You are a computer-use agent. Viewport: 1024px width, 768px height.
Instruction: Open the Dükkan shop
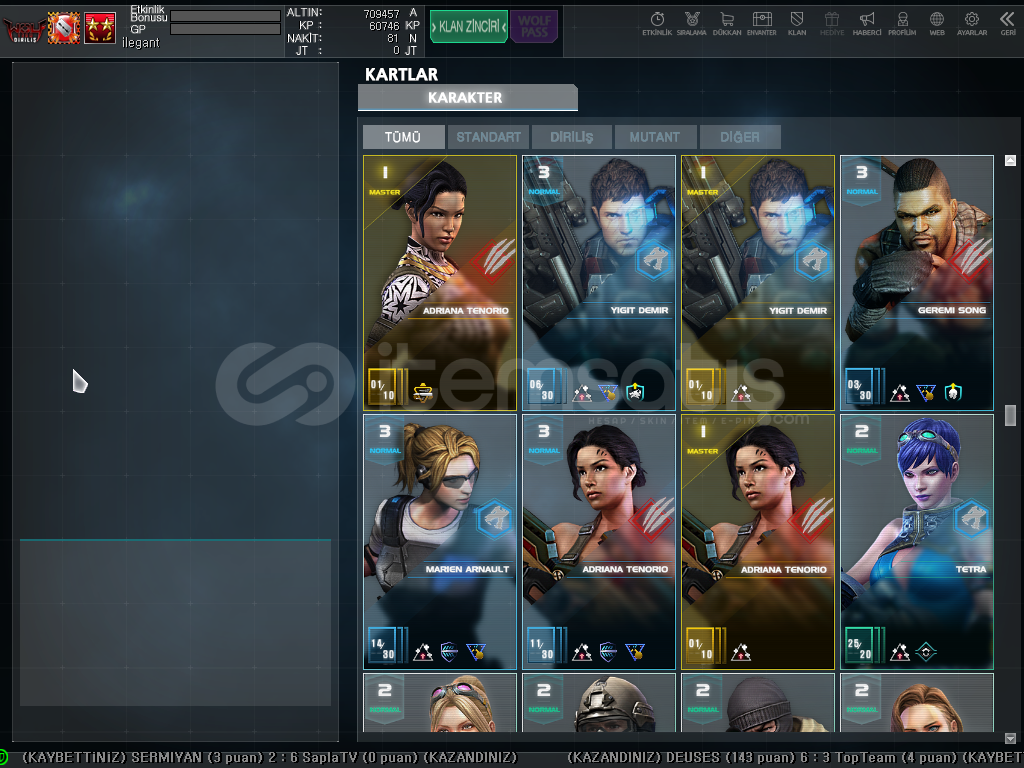pos(727,24)
